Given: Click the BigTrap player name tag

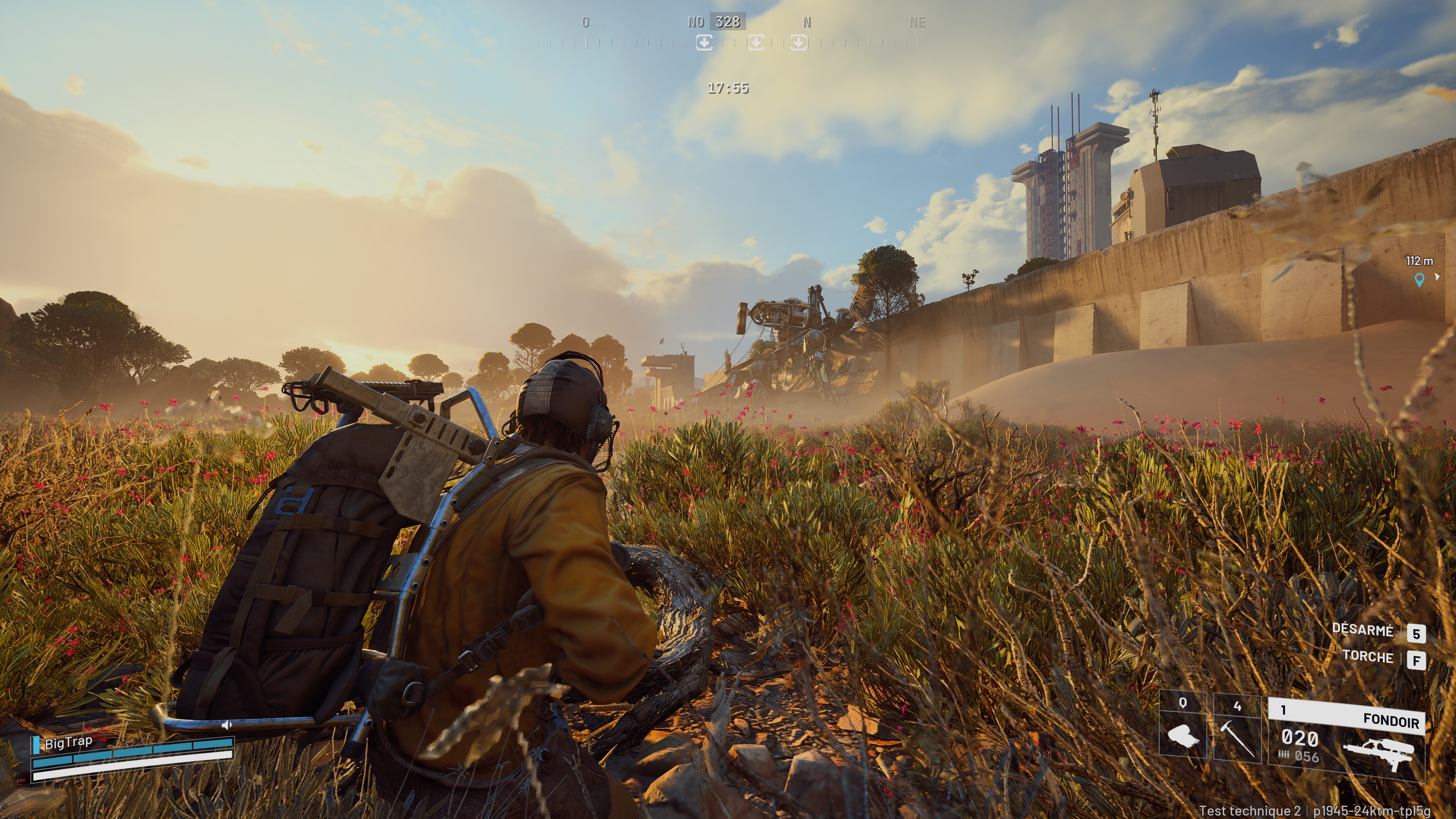Looking at the screenshot, I should tap(68, 743).
